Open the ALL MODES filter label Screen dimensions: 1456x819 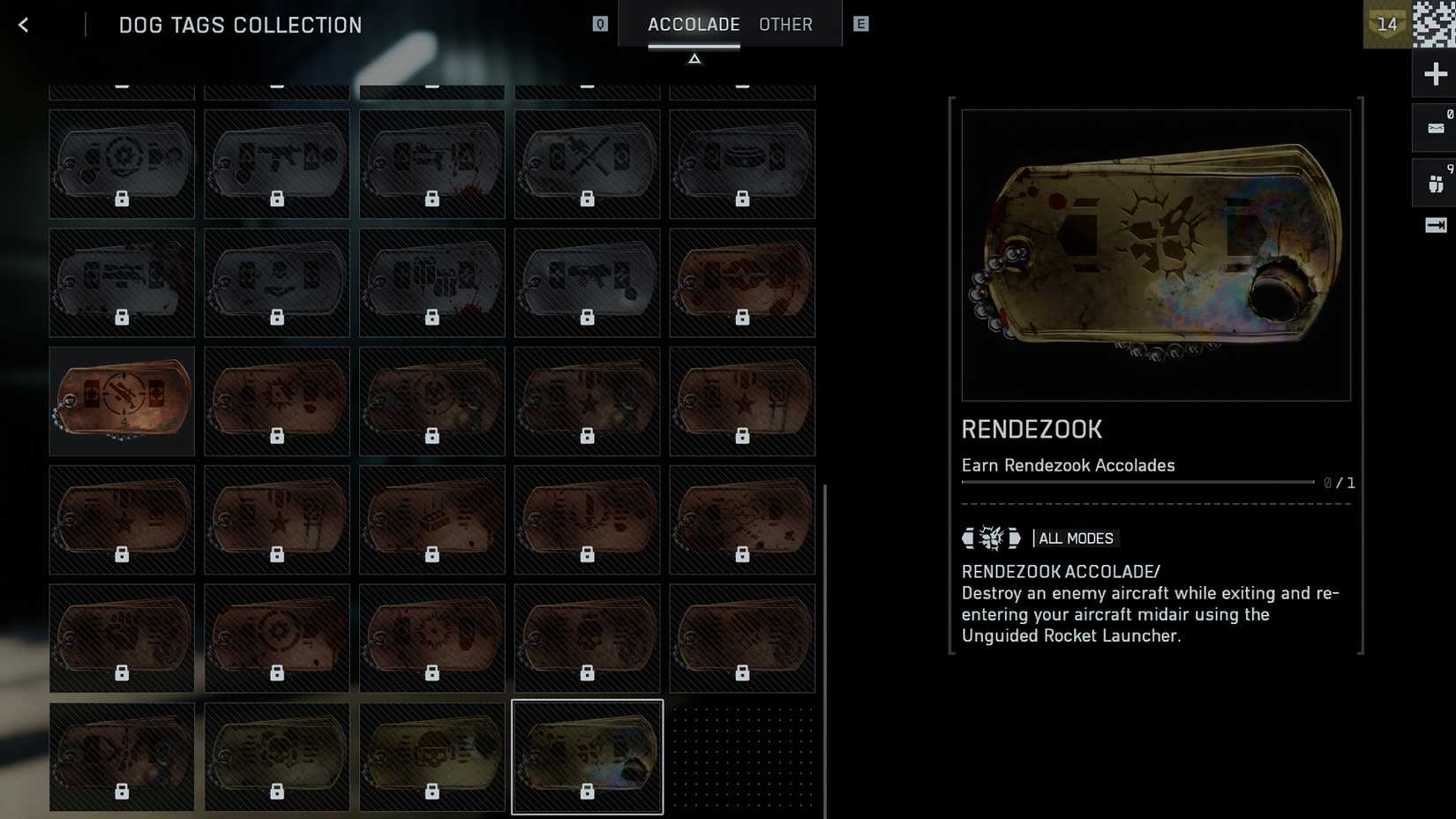click(x=1075, y=537)
